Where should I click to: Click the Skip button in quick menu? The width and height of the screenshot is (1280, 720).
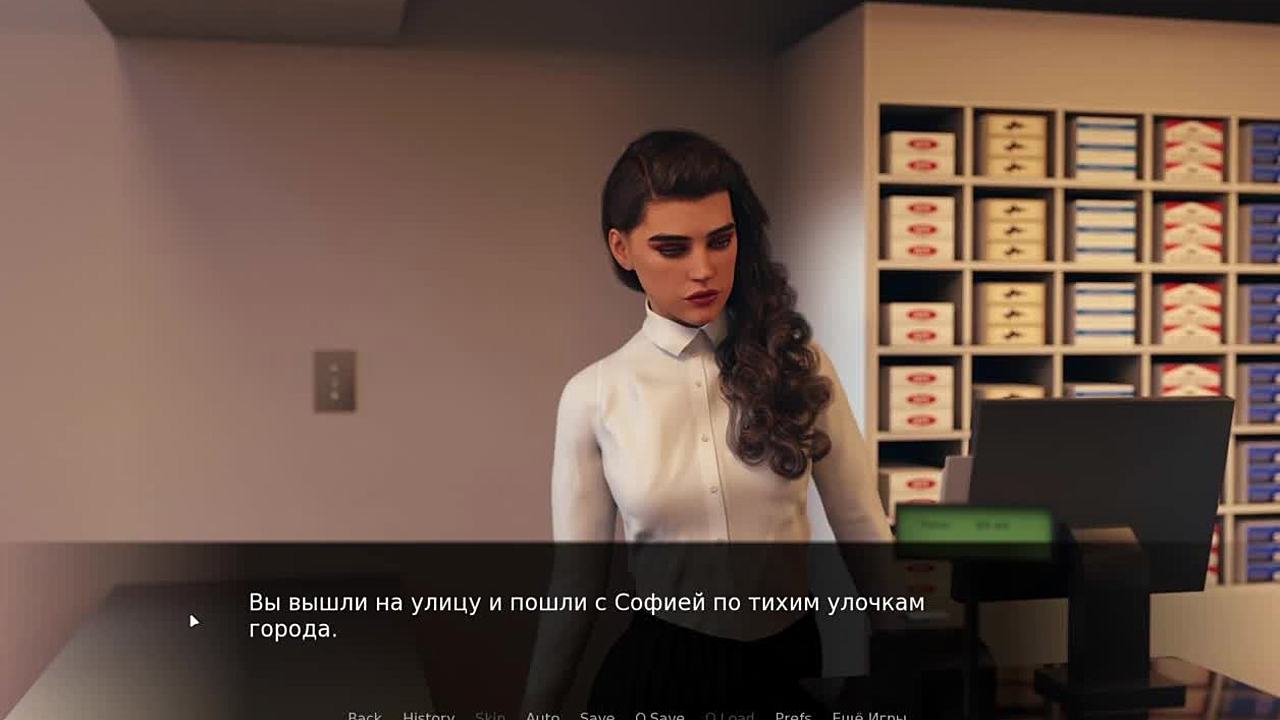click(490, 715)
